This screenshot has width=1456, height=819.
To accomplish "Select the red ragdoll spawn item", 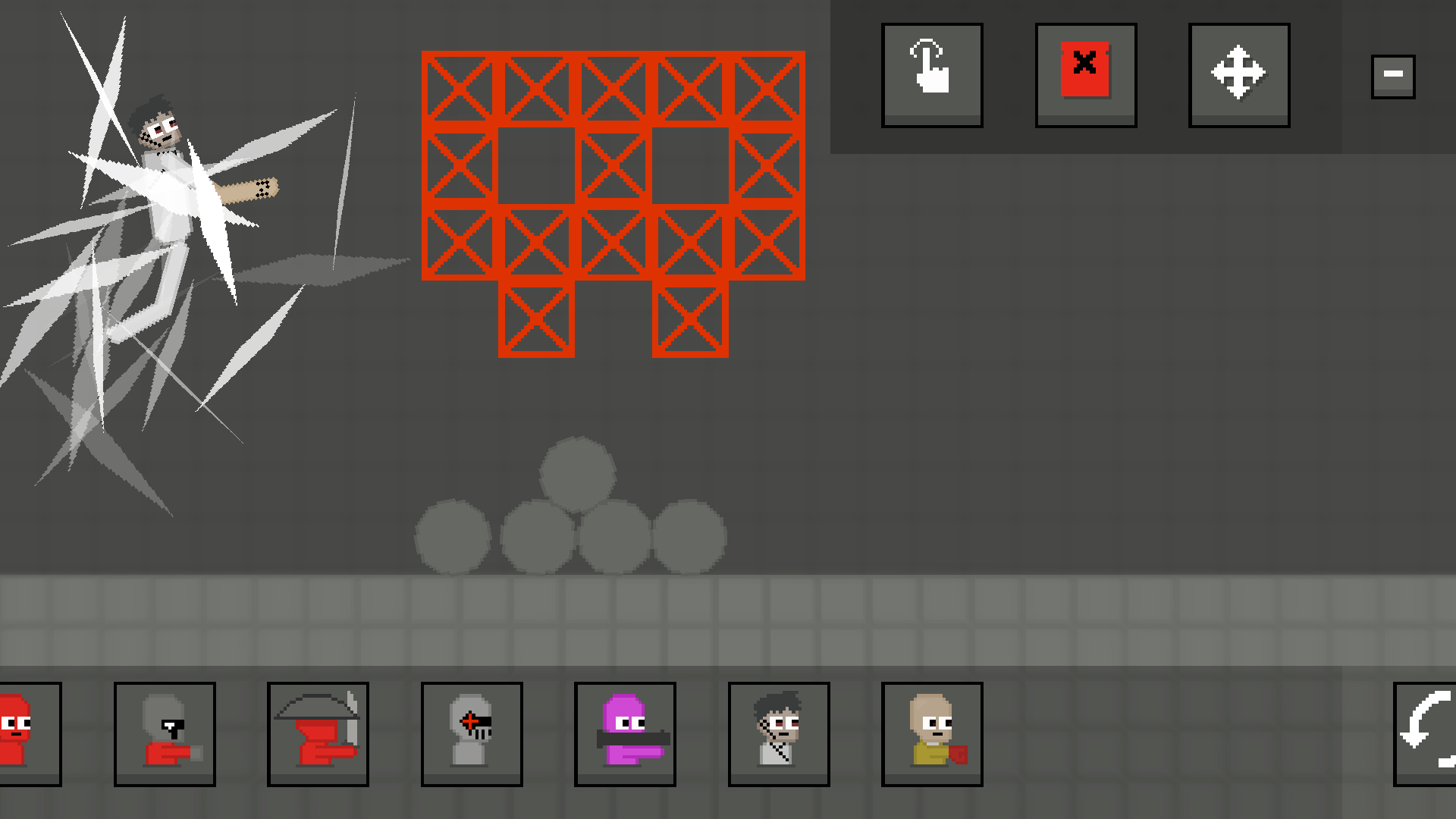I will (23, 733).
